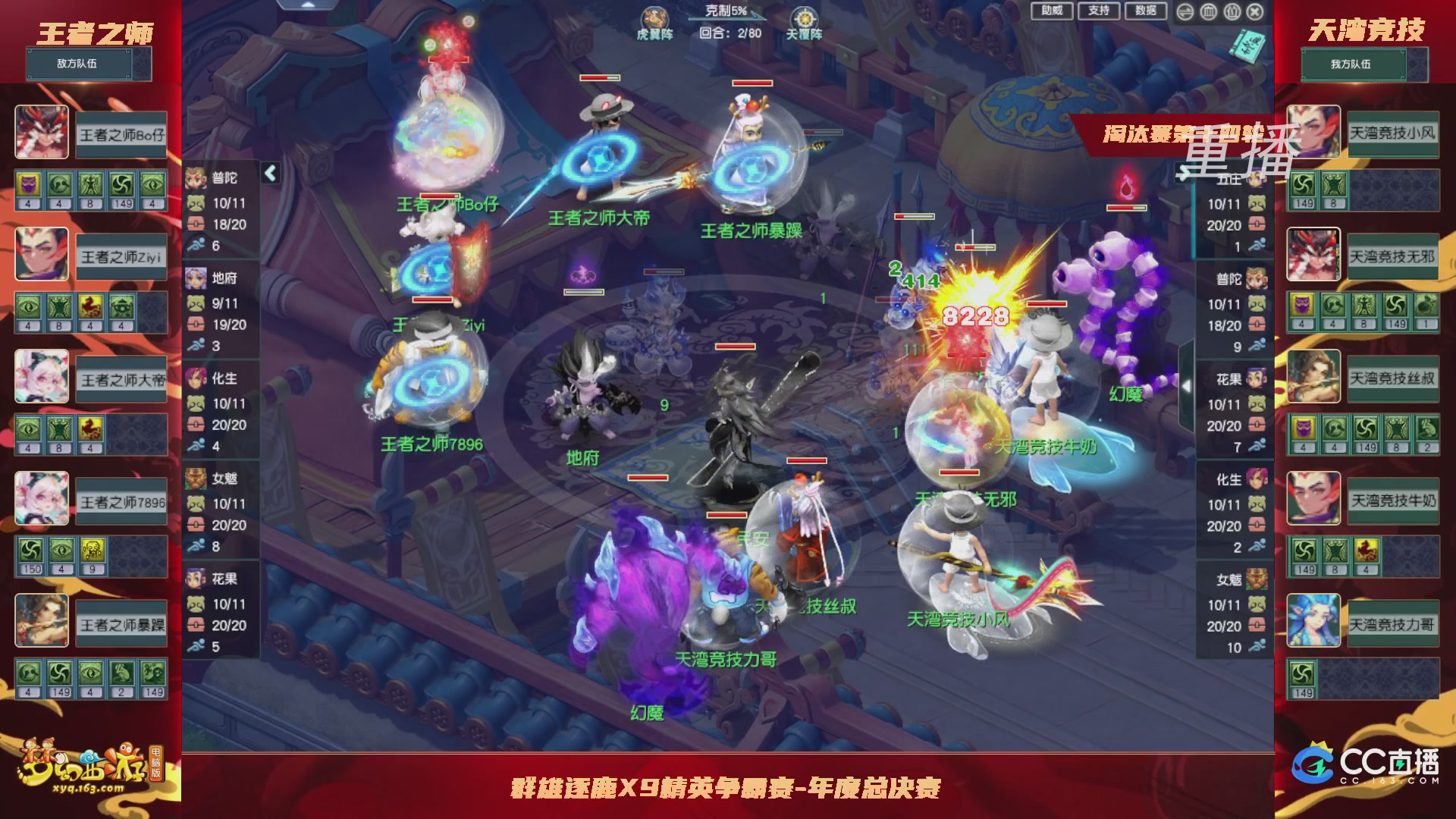Viewport: 1456px width, 819px height.
Task: Open the 助威 cheer menu
Action: pyautogui.click(x=1050, y=11)
